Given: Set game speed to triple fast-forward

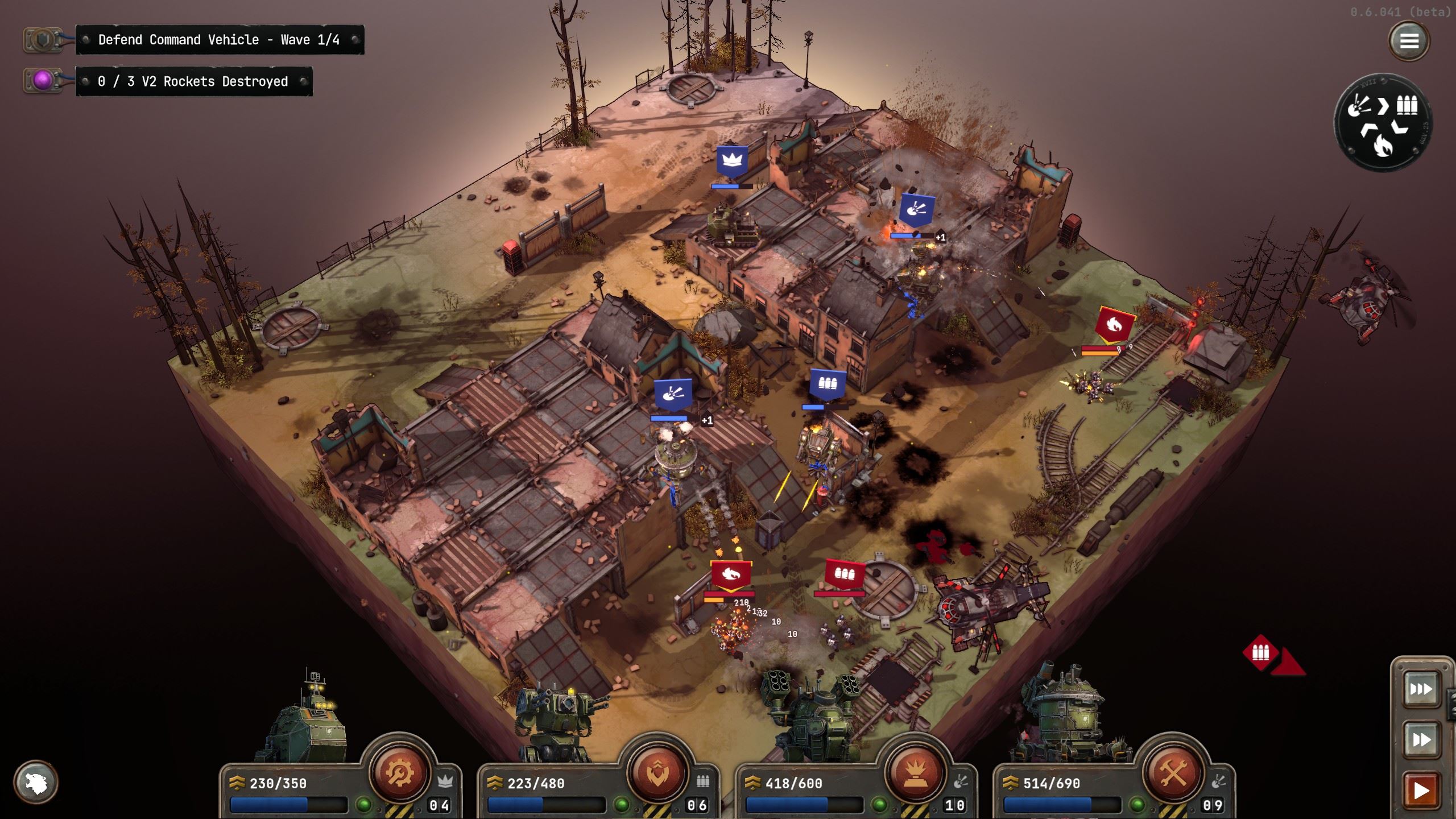Looking at the screenshot, I should 1420,690.
